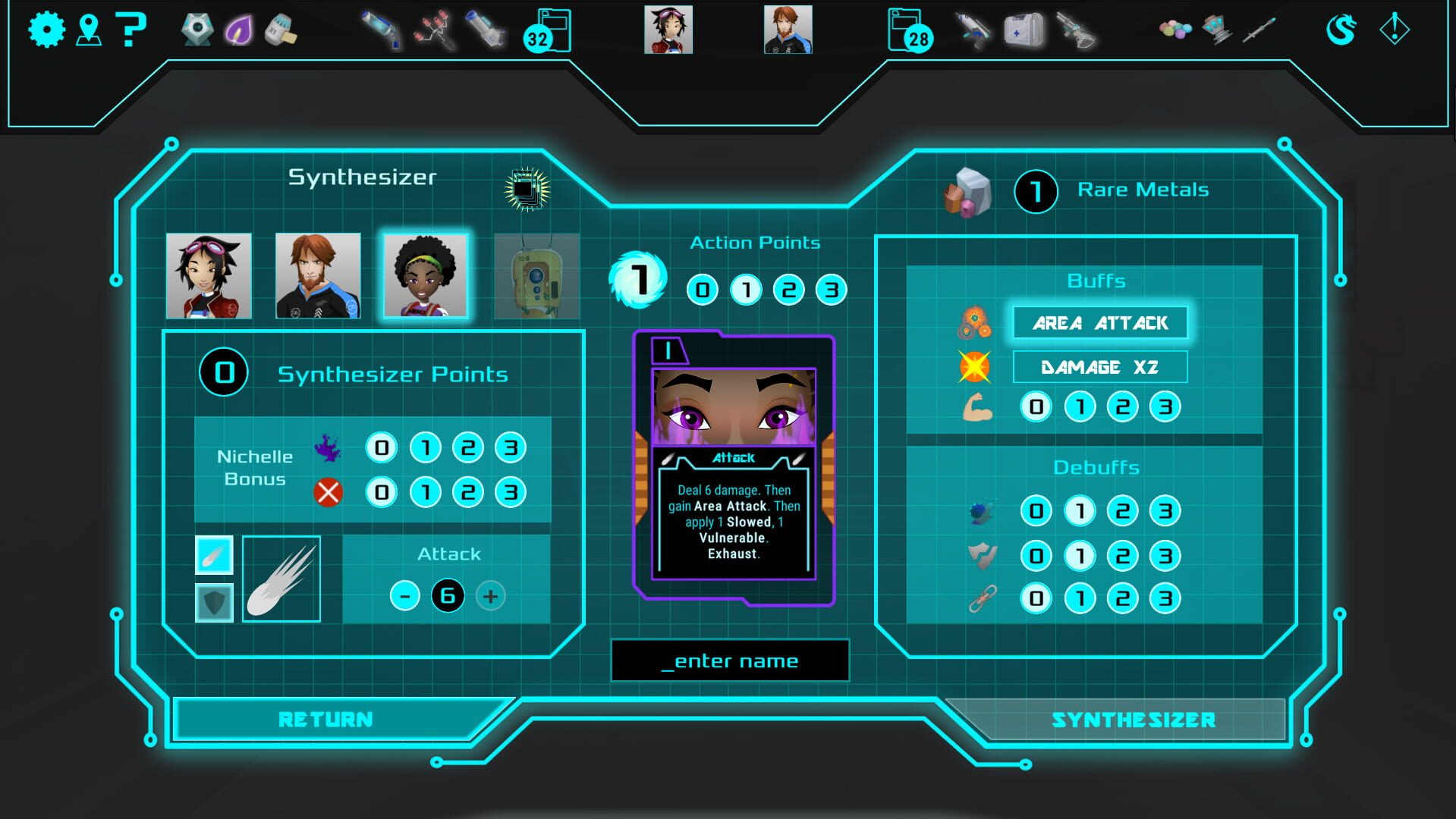The height and width of the screenshot is (819, 1456).
Task: Return to the previous screen
Action: (325, 719)
